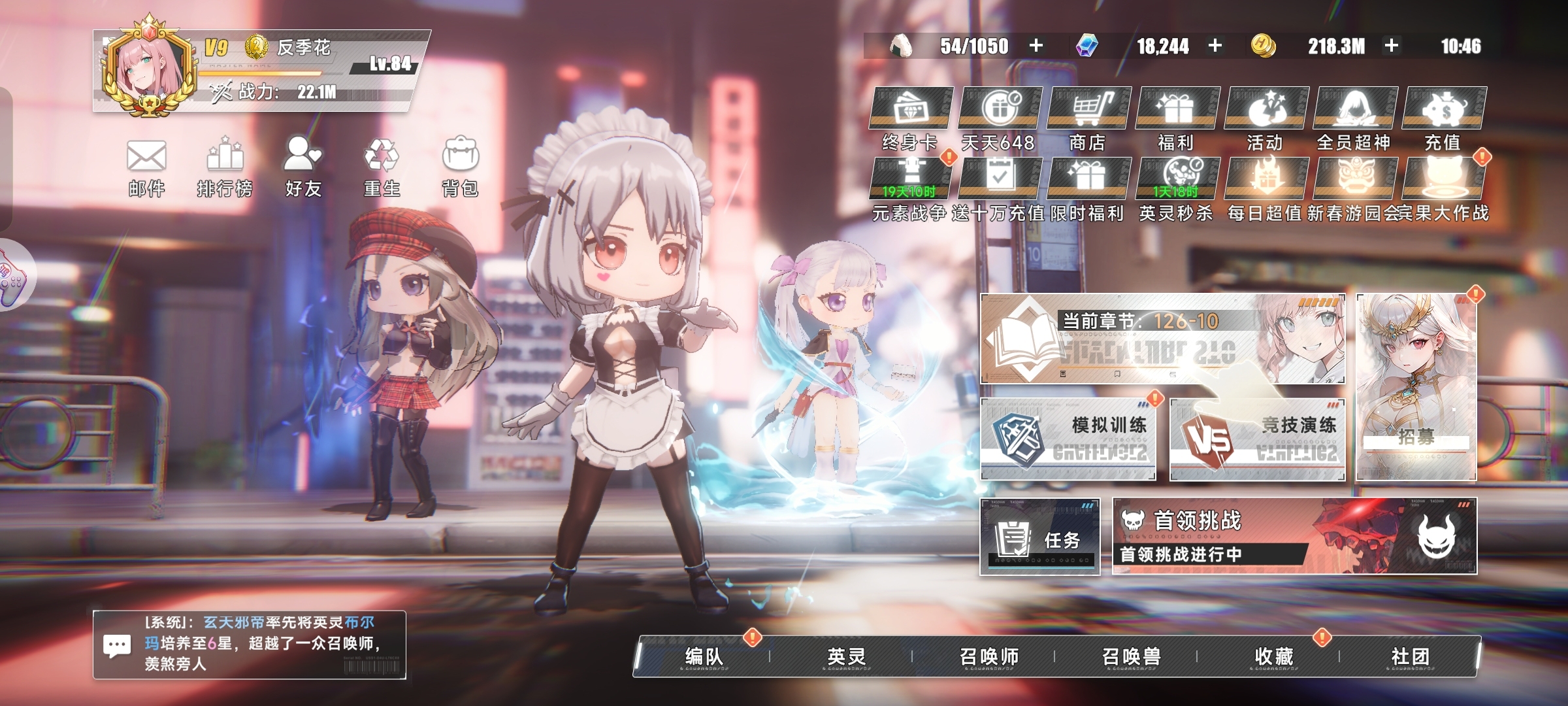
Task: Select the 重生 rebirth icon
Action: click(x=382, y=167)
